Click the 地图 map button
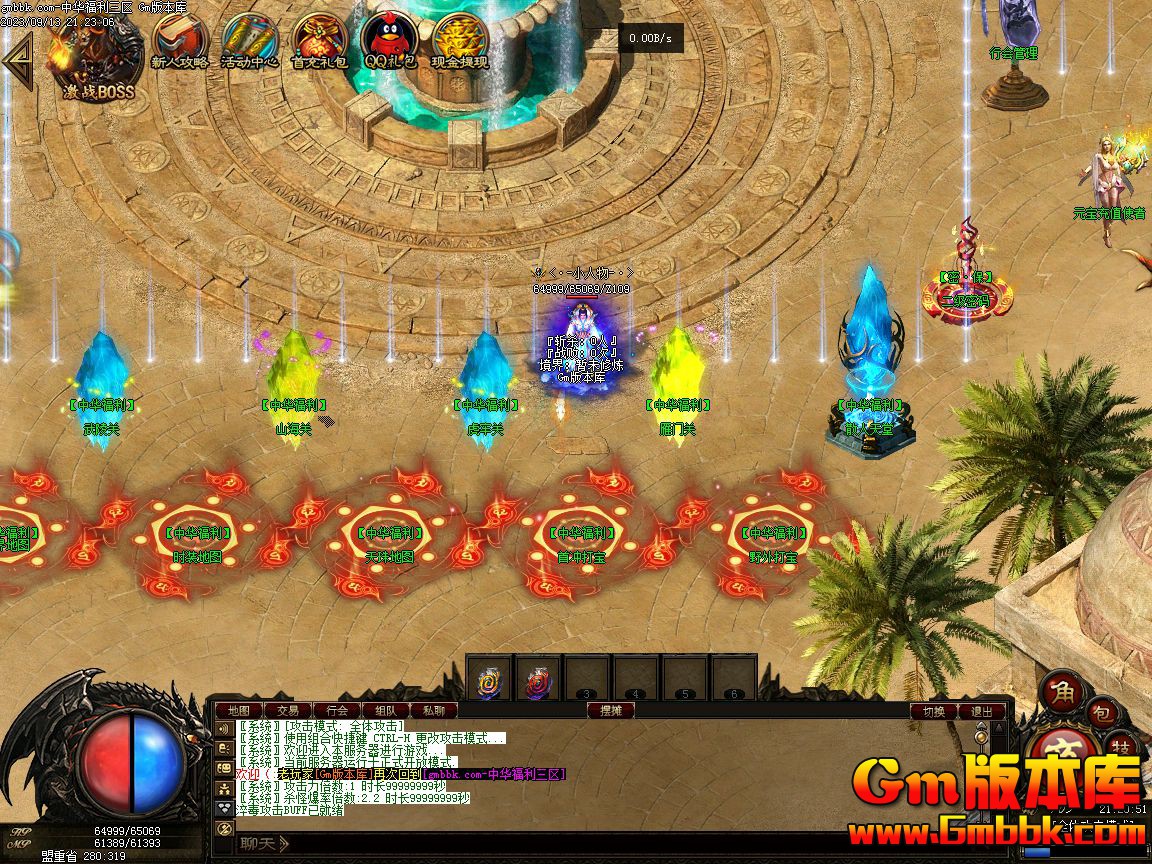 238,711
